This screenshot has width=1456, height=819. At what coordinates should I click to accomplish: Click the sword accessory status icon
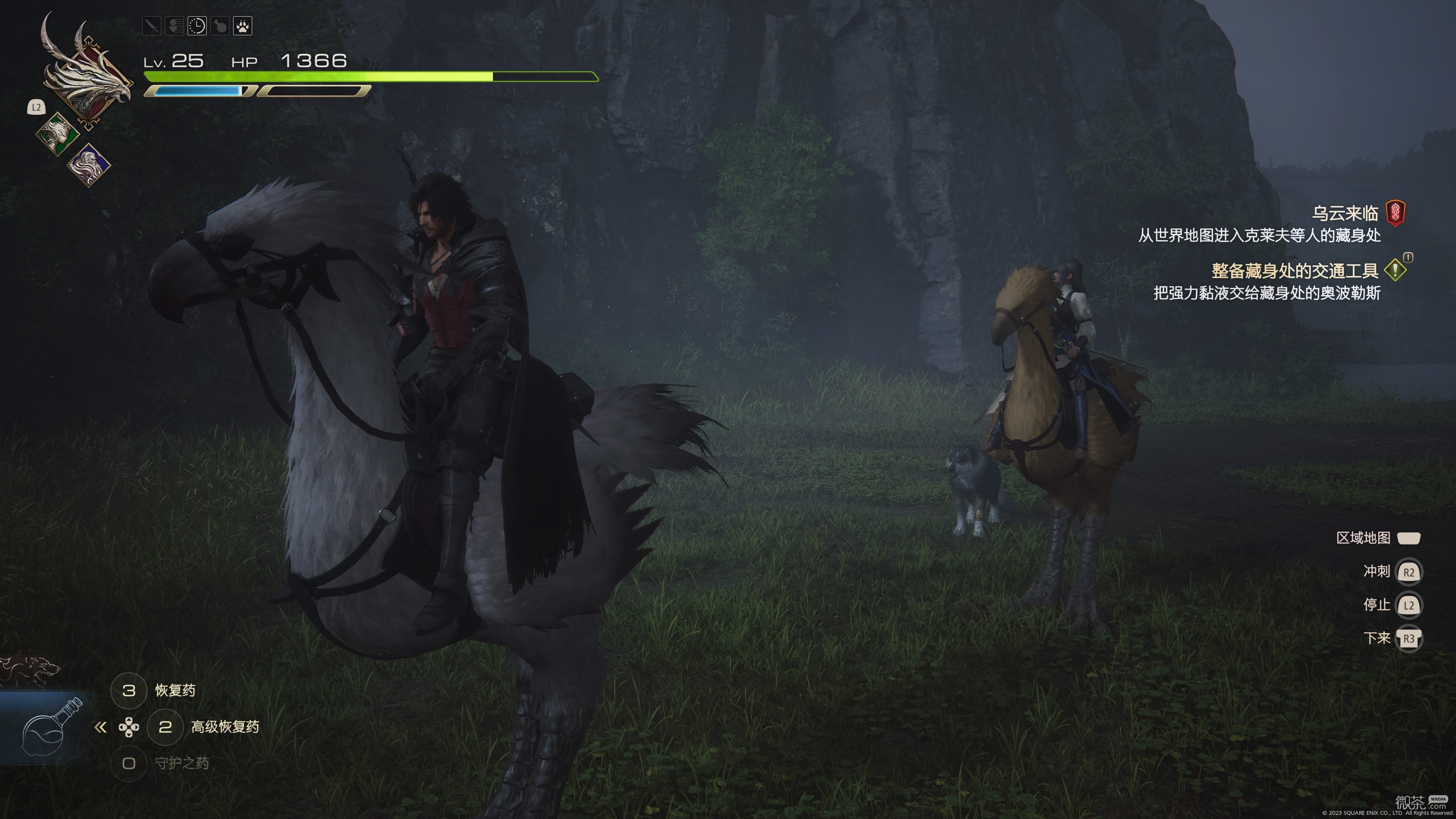(x=152, y=26)
